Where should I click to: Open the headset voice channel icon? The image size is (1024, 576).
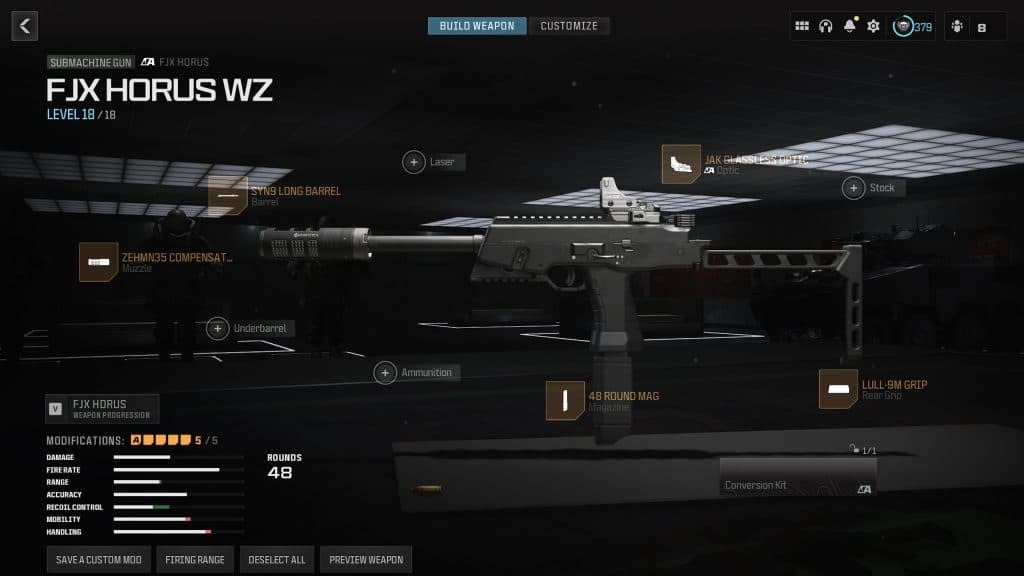tap(826, 27)
